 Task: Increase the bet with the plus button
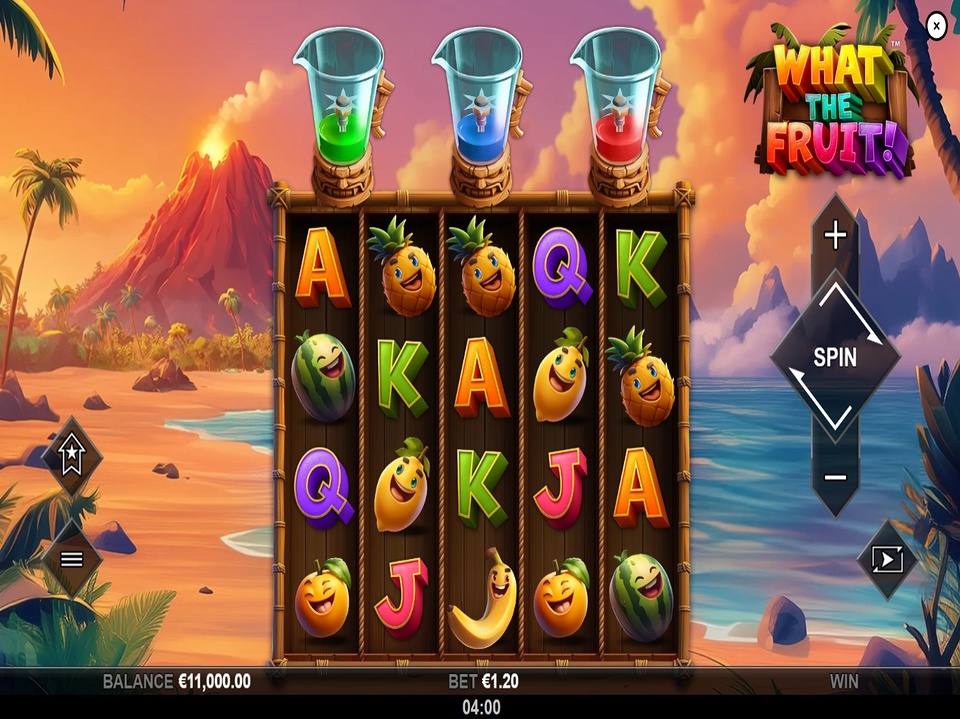(835, 236)
